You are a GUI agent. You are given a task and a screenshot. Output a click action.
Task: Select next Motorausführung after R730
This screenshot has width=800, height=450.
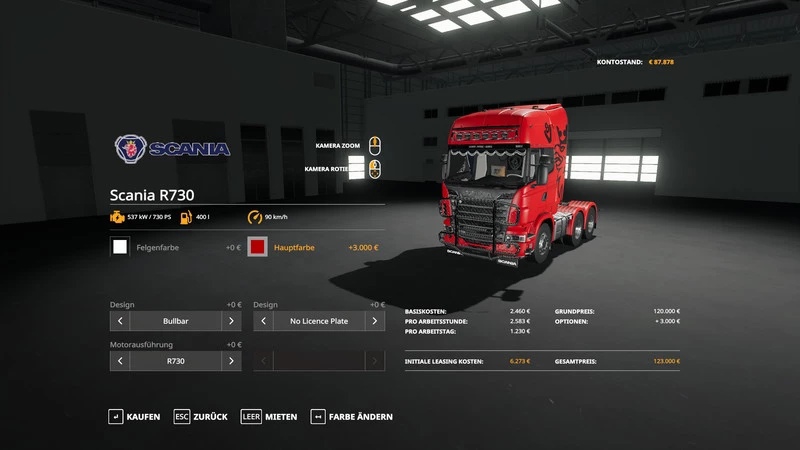pos(231,361)
